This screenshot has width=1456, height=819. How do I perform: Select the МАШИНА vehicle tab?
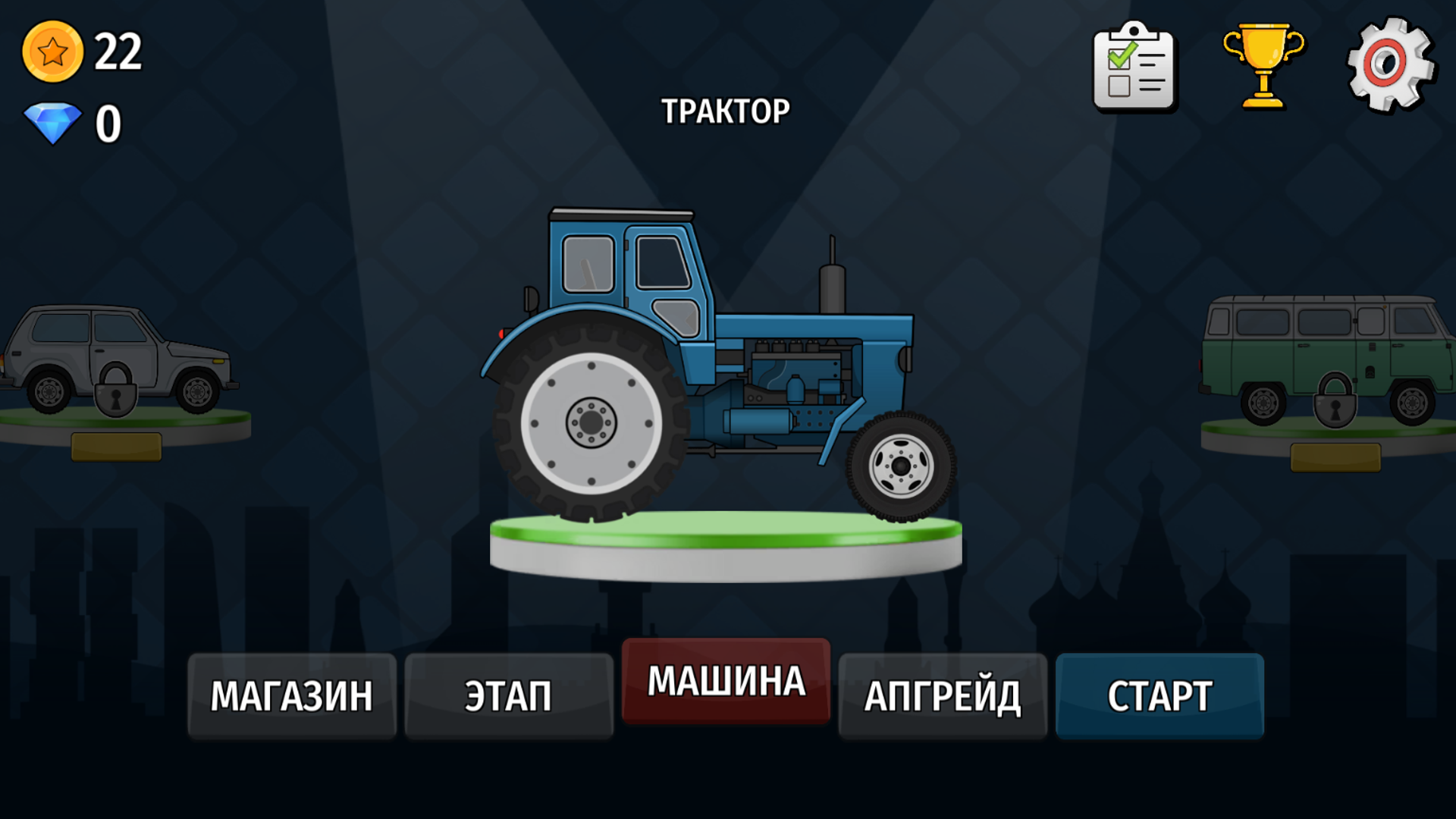click(x=725, y=682)
